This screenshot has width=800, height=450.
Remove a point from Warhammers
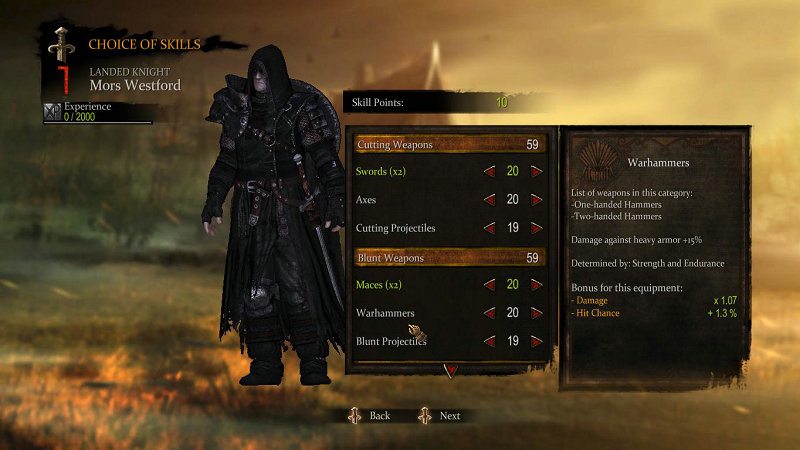coord(489,313)
